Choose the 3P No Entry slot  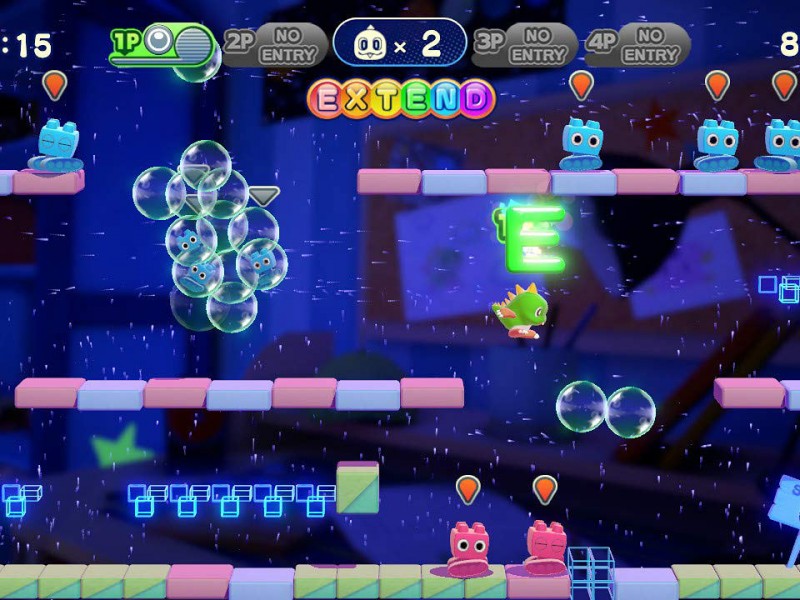click(524, 44)
